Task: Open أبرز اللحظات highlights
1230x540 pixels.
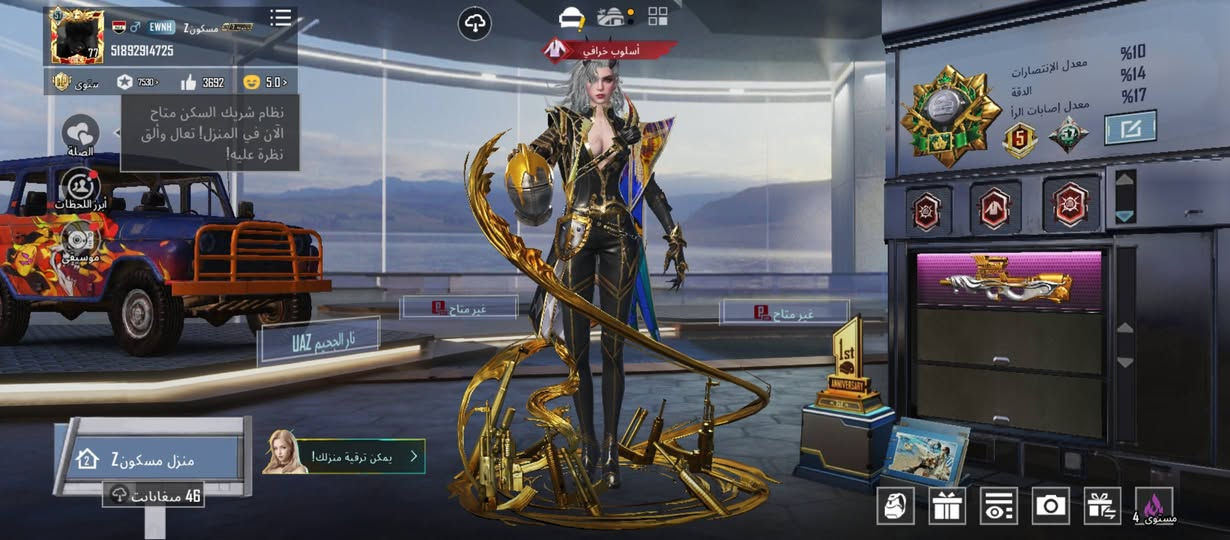Action: pyautogui.click(x=80, y=188)
